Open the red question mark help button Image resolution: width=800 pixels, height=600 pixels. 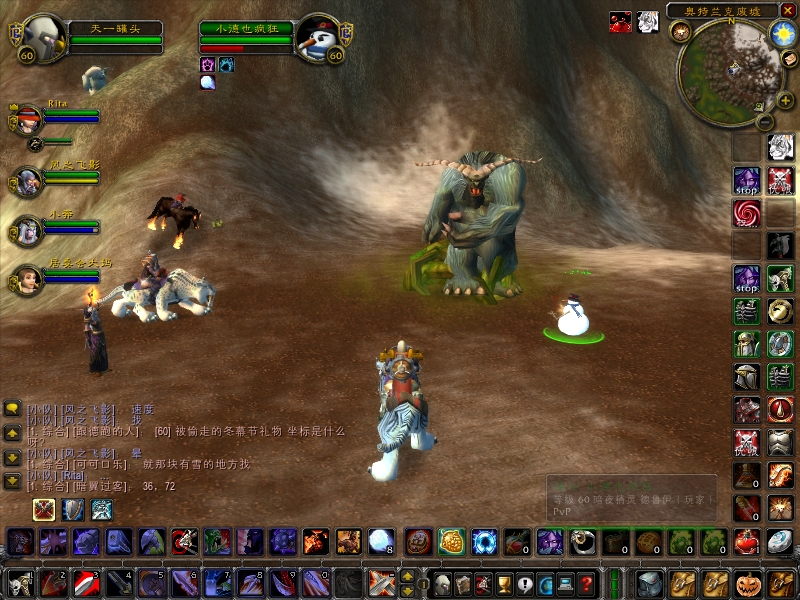coord(587,583)
